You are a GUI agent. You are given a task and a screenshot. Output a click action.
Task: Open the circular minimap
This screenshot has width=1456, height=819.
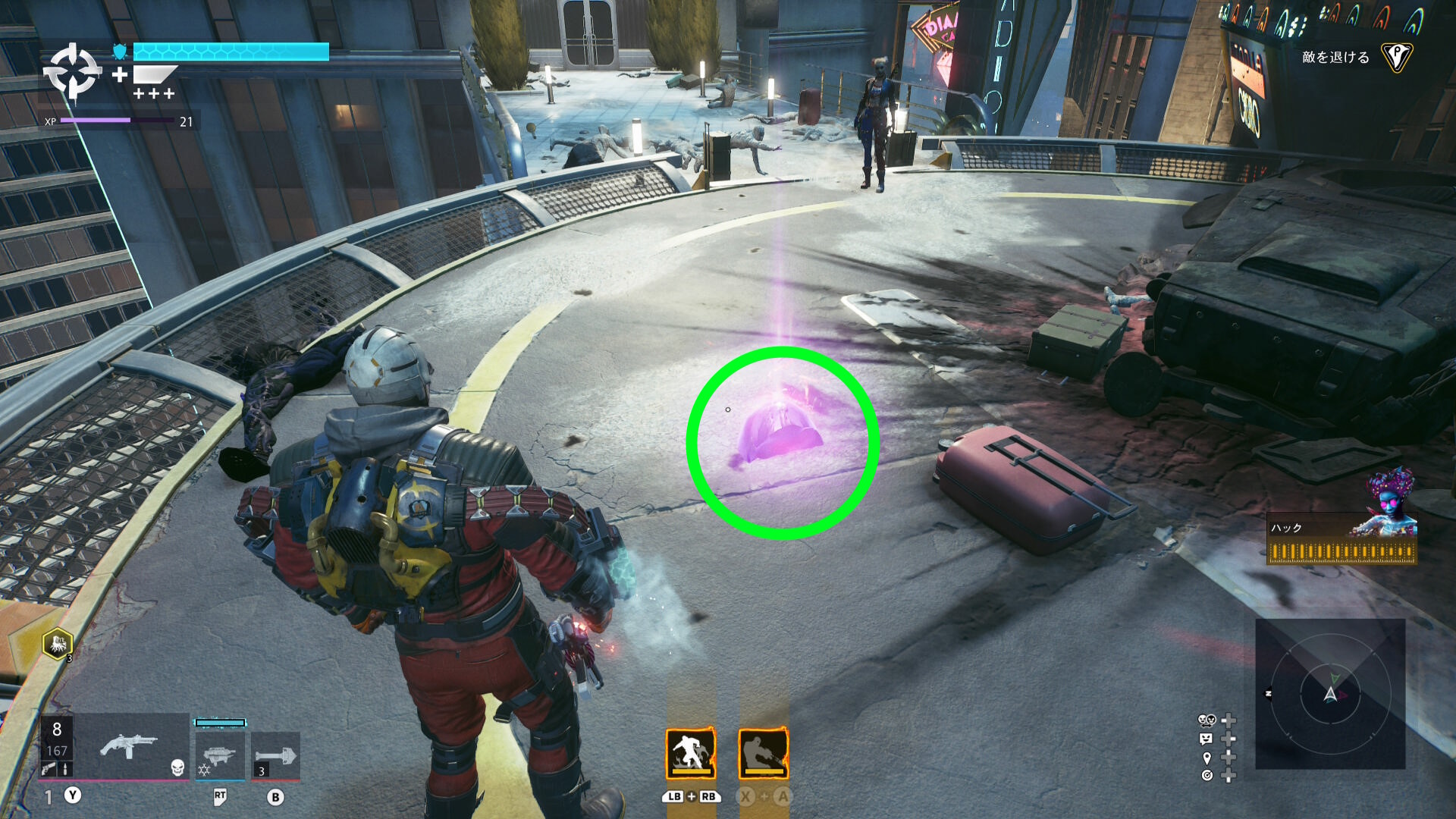pos(1330,693)
